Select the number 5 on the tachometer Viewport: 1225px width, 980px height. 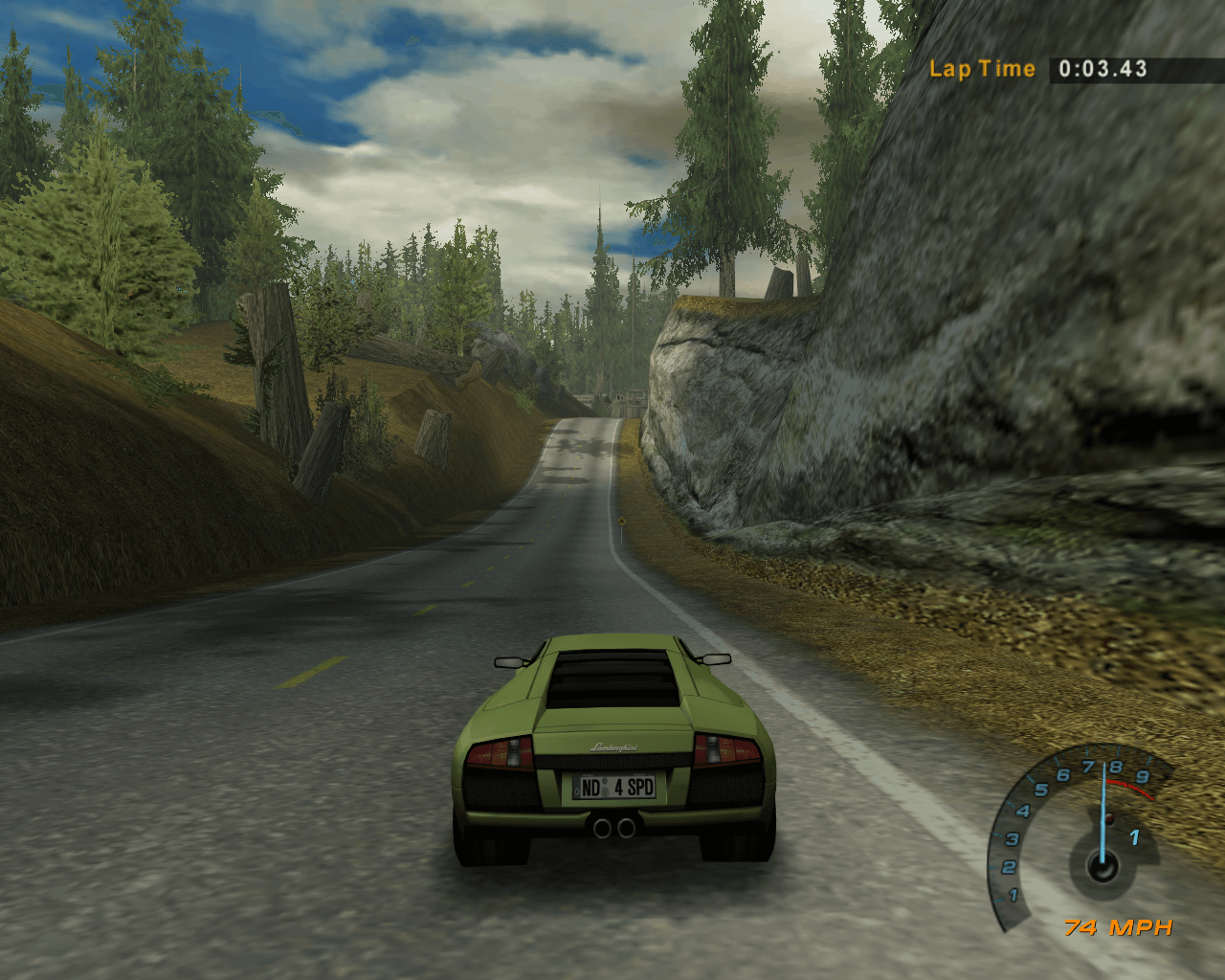[x=1043, y=789]
